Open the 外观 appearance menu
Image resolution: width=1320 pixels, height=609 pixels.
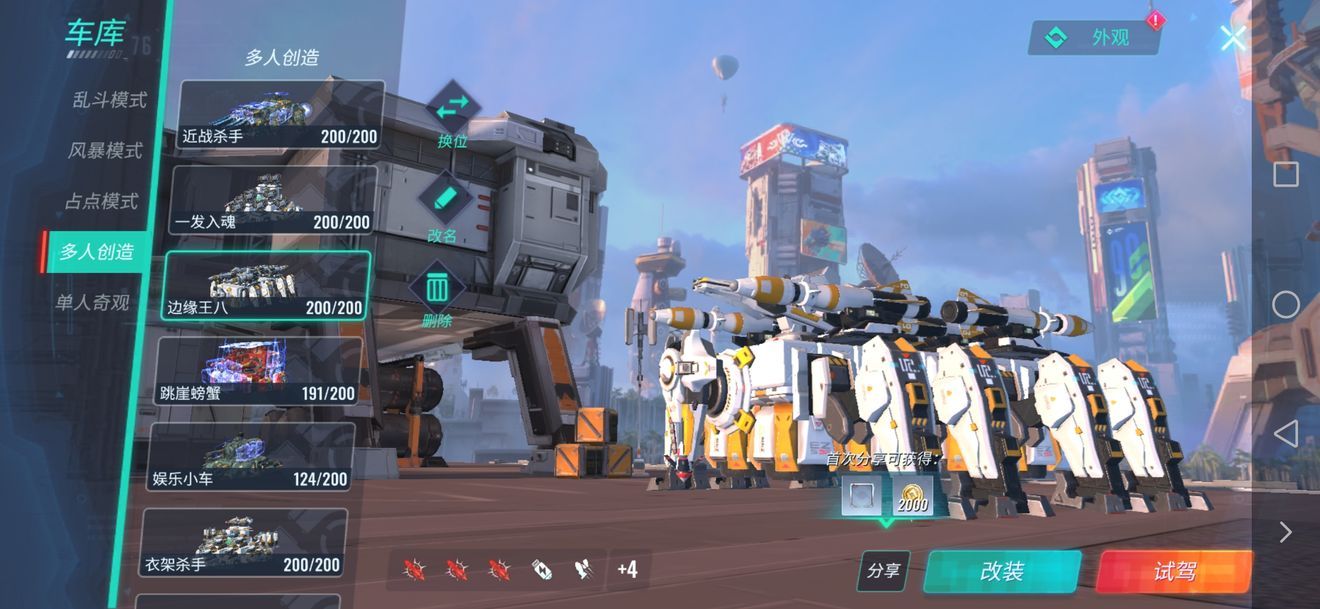[1096, 38]
